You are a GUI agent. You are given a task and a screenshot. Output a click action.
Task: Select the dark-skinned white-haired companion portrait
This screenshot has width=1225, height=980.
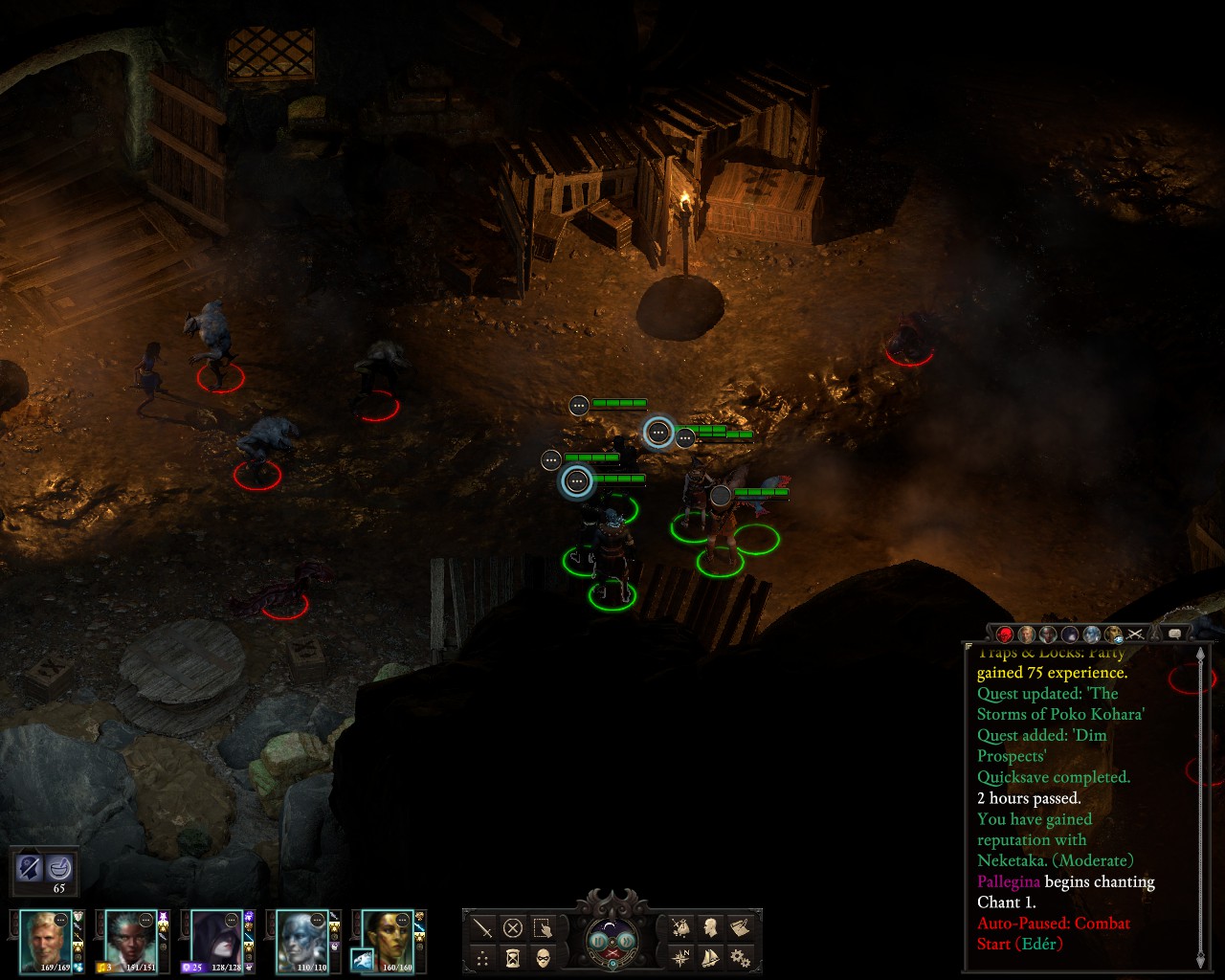[x=130, y=940]
